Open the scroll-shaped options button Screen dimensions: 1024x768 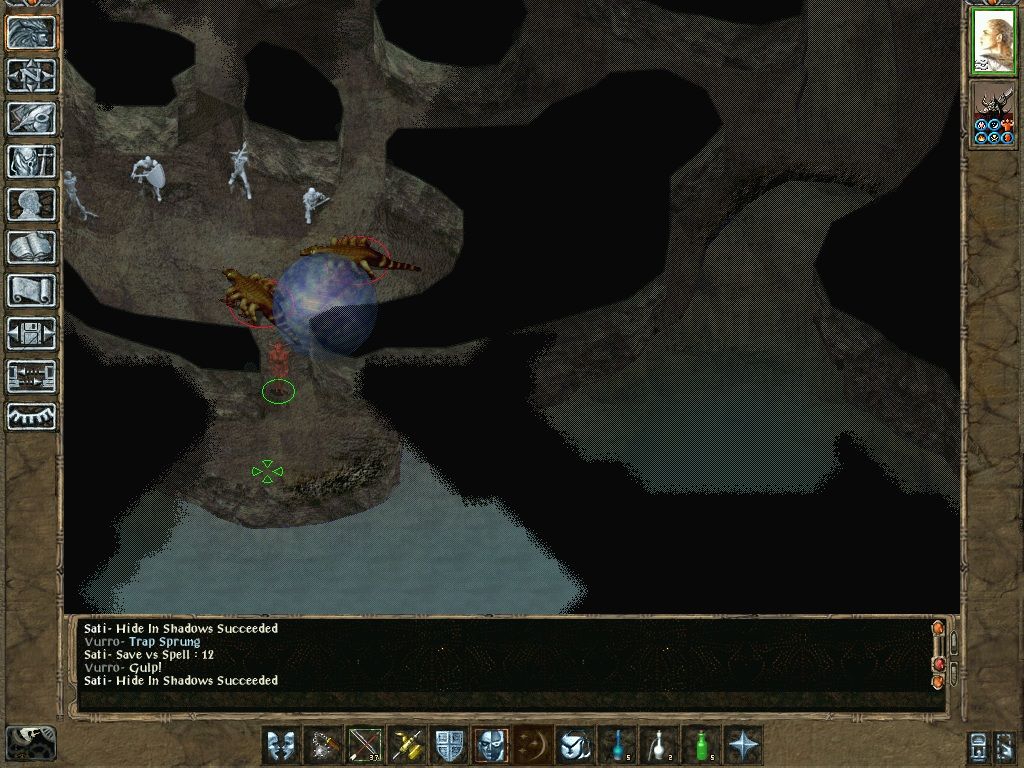pos(31,290)
